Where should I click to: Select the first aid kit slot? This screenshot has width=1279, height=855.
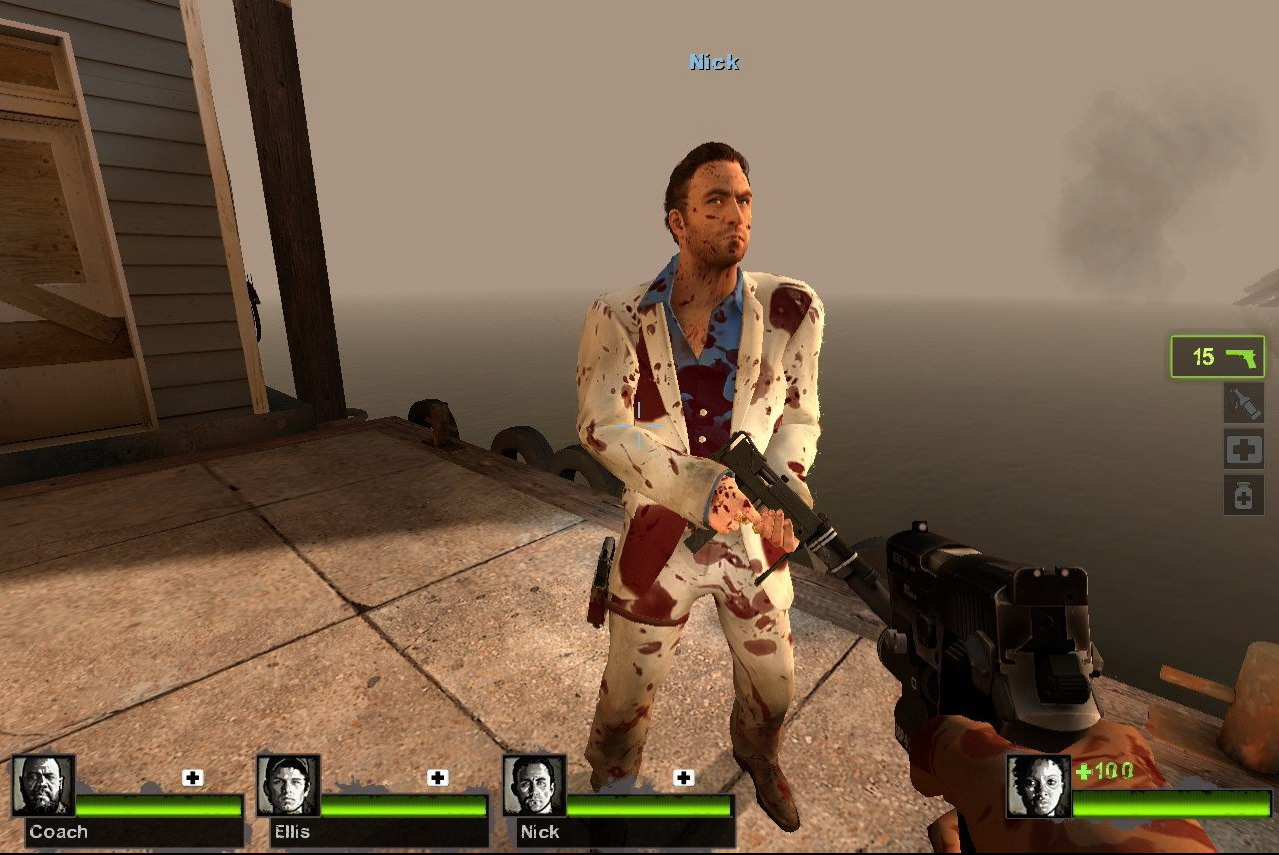point(1243,449)
